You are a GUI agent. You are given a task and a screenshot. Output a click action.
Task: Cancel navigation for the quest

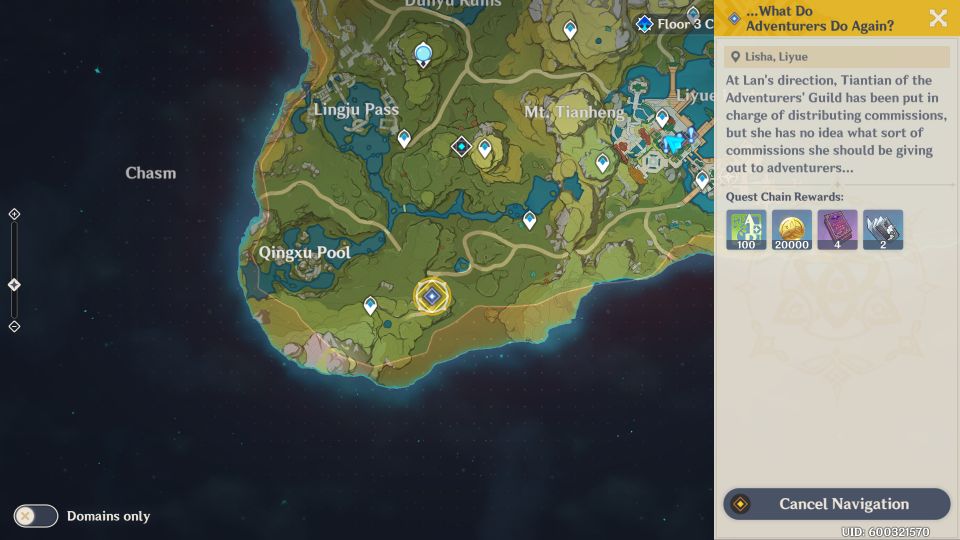[836, 504]
